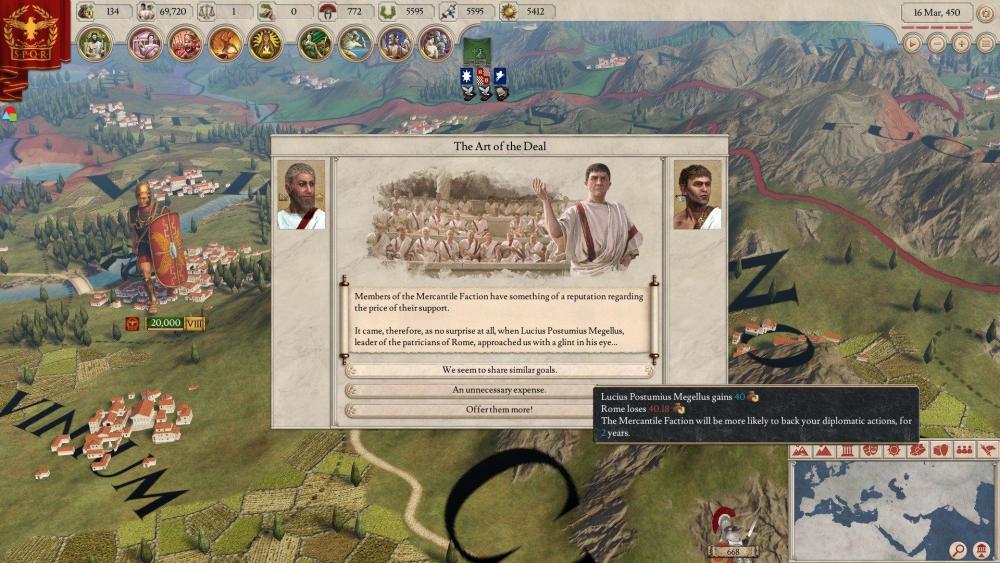Click the round button next to the date
1000x563 pixels.
[984, 13]
